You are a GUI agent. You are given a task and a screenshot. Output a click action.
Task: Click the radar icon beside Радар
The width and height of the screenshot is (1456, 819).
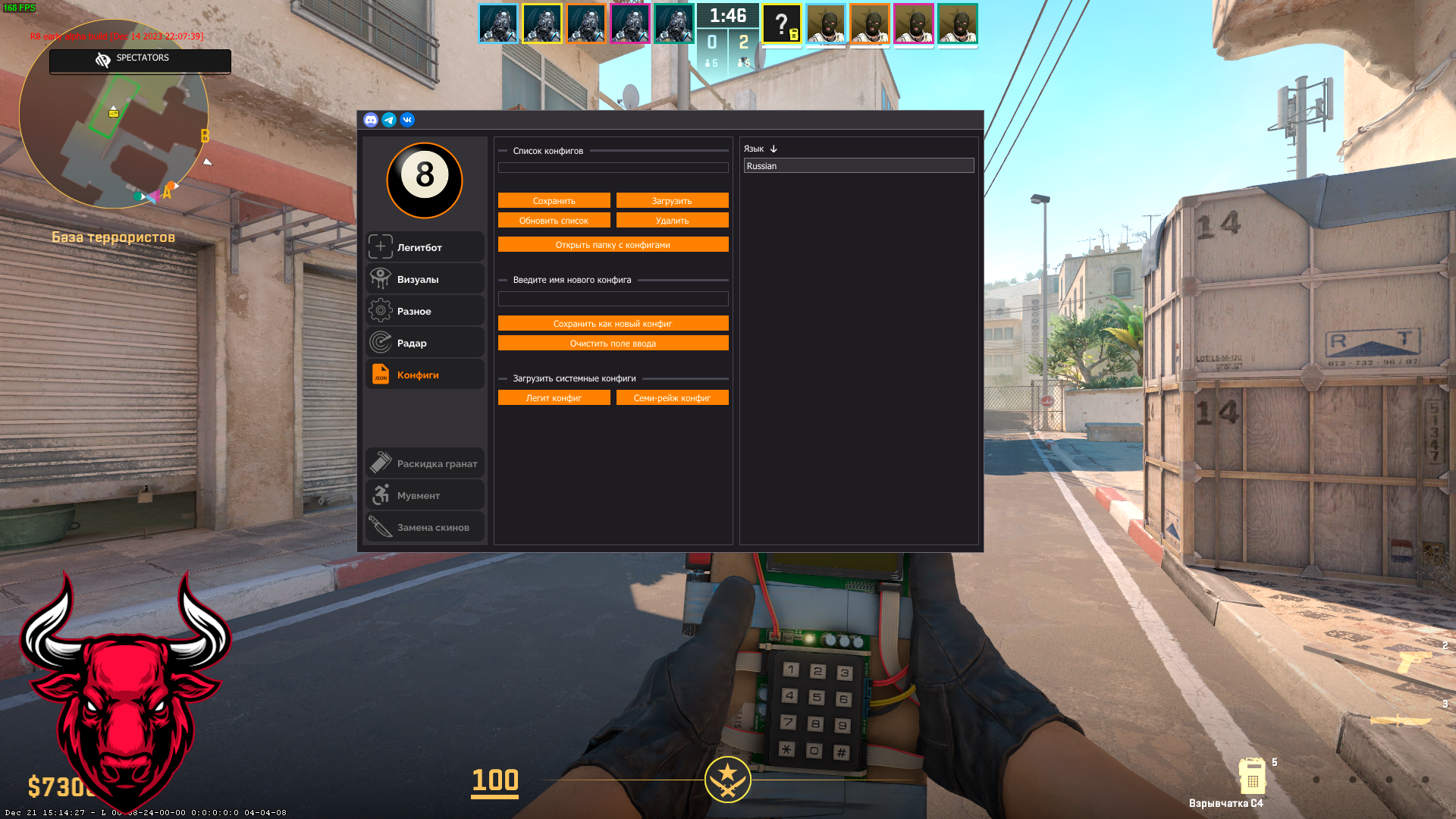[380, 341]
